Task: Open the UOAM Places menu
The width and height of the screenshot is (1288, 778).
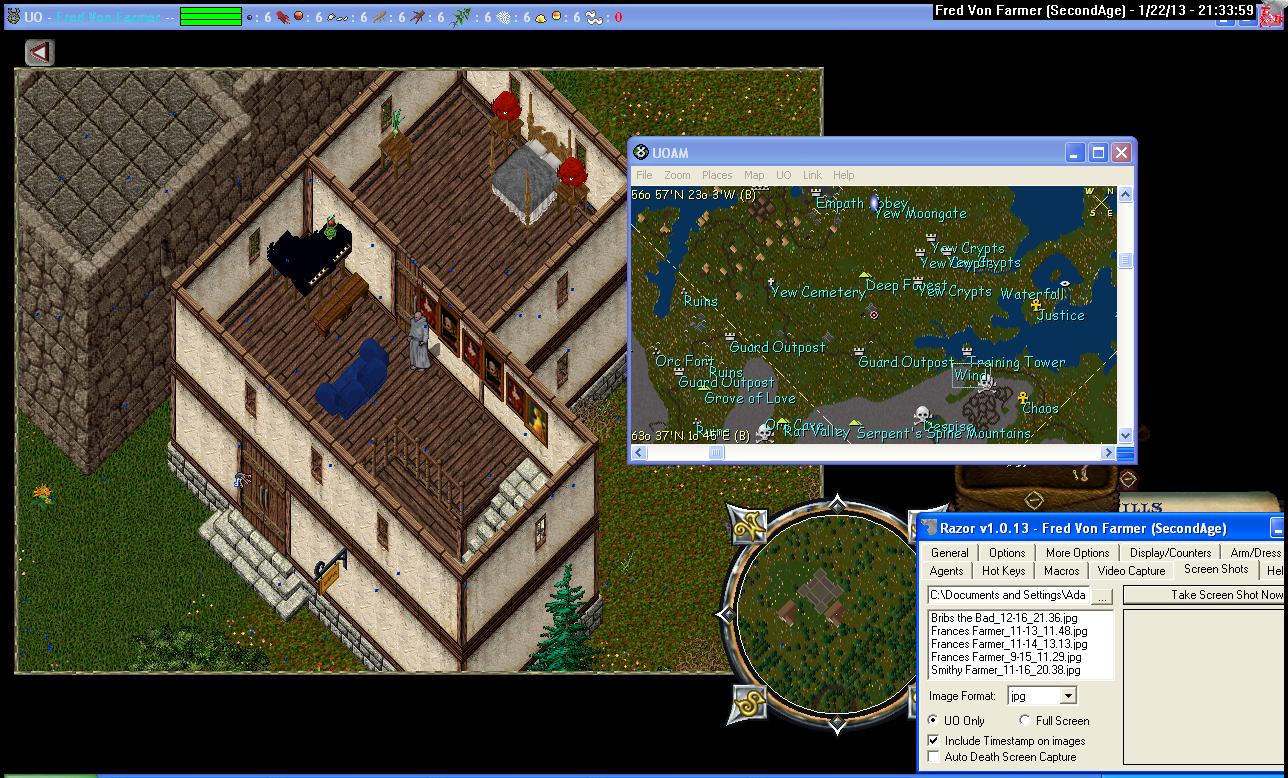Action: tap(716, 175)
